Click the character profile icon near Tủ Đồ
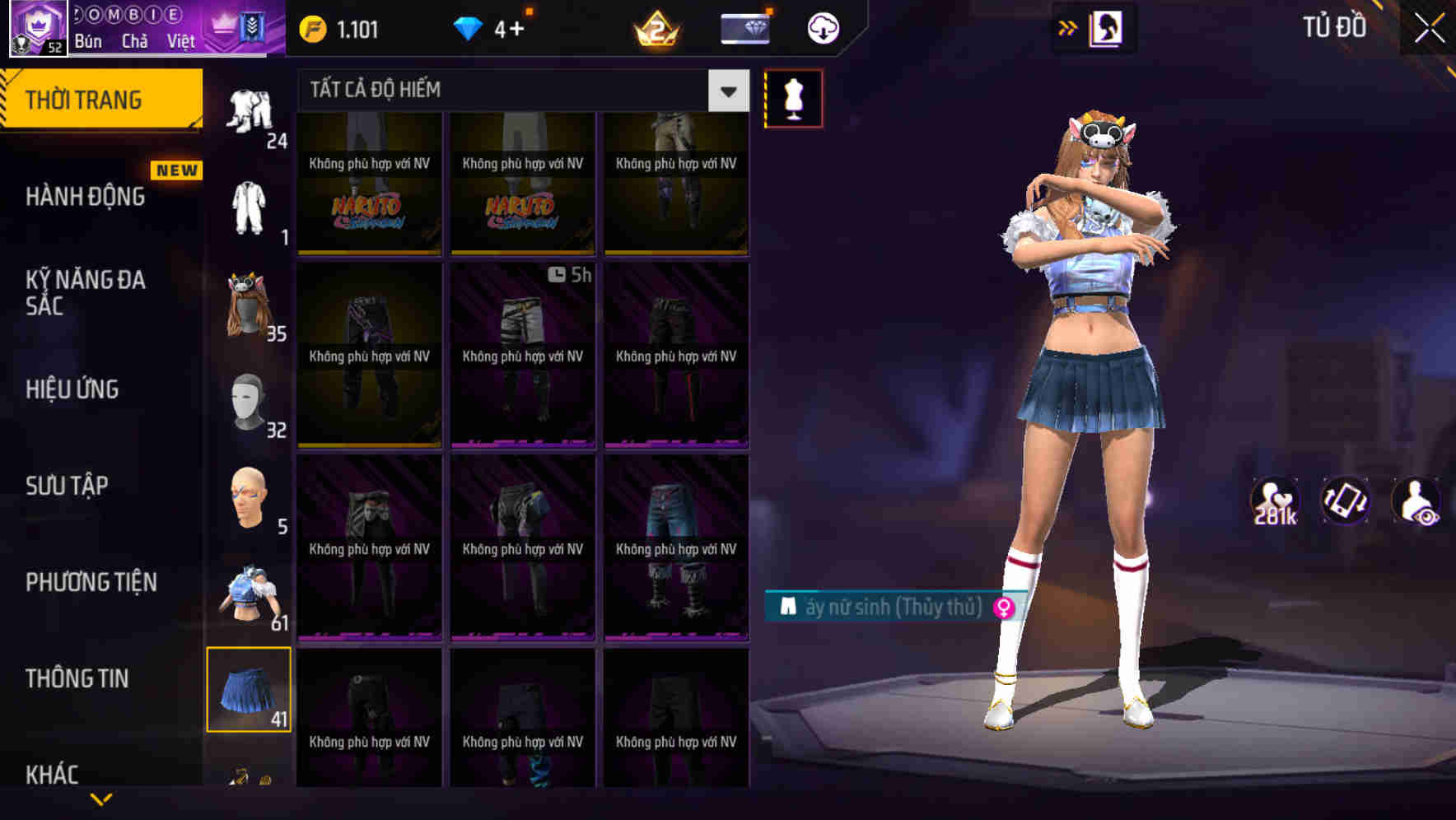The height and width of the screenshot is (820, 1456). pyautogui.click(x=1107, y=28)
